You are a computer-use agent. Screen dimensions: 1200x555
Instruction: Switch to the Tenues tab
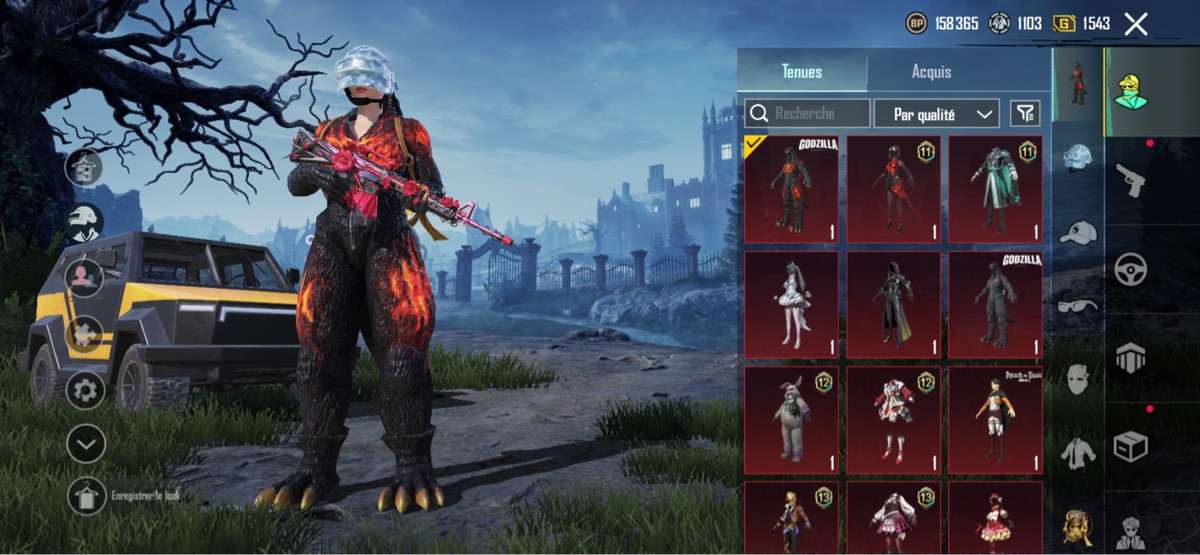[802, 72]
